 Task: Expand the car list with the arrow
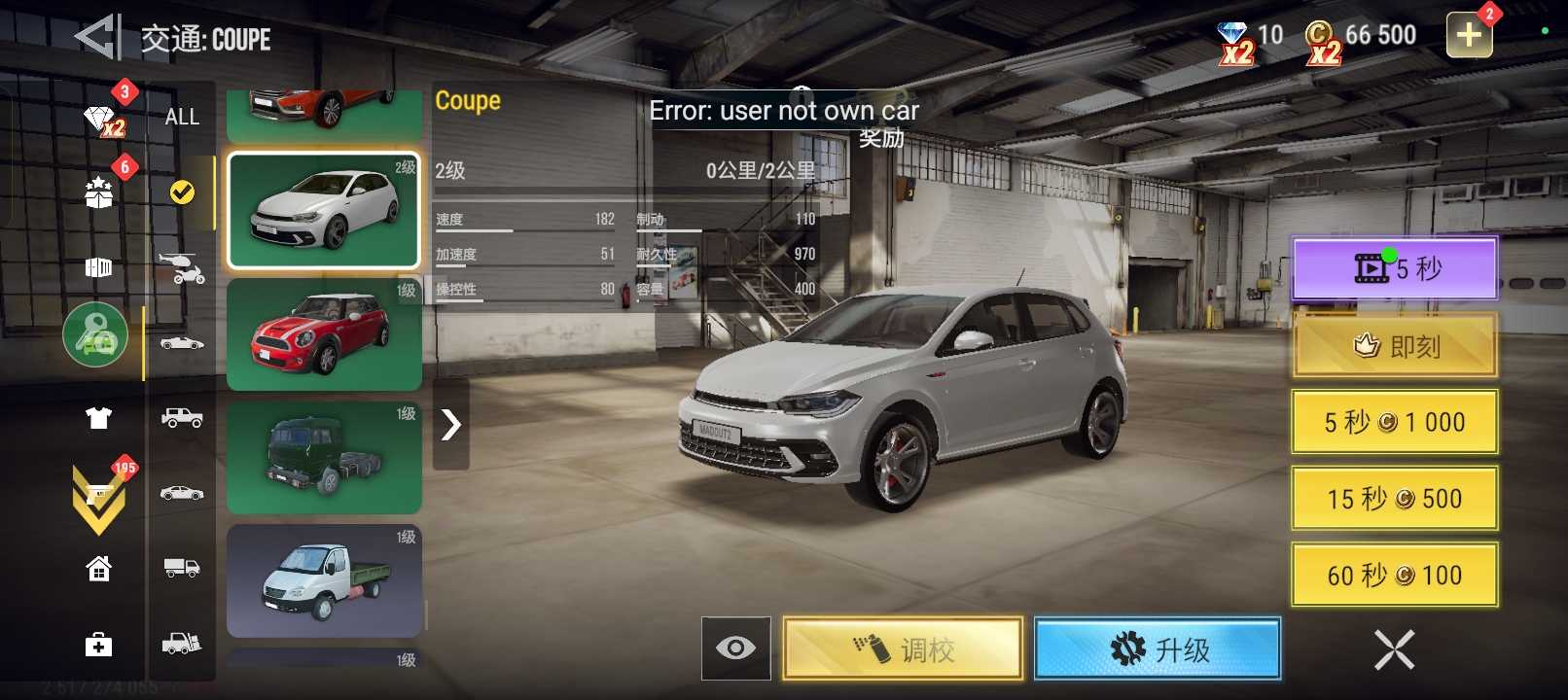(x=450, y=424)
